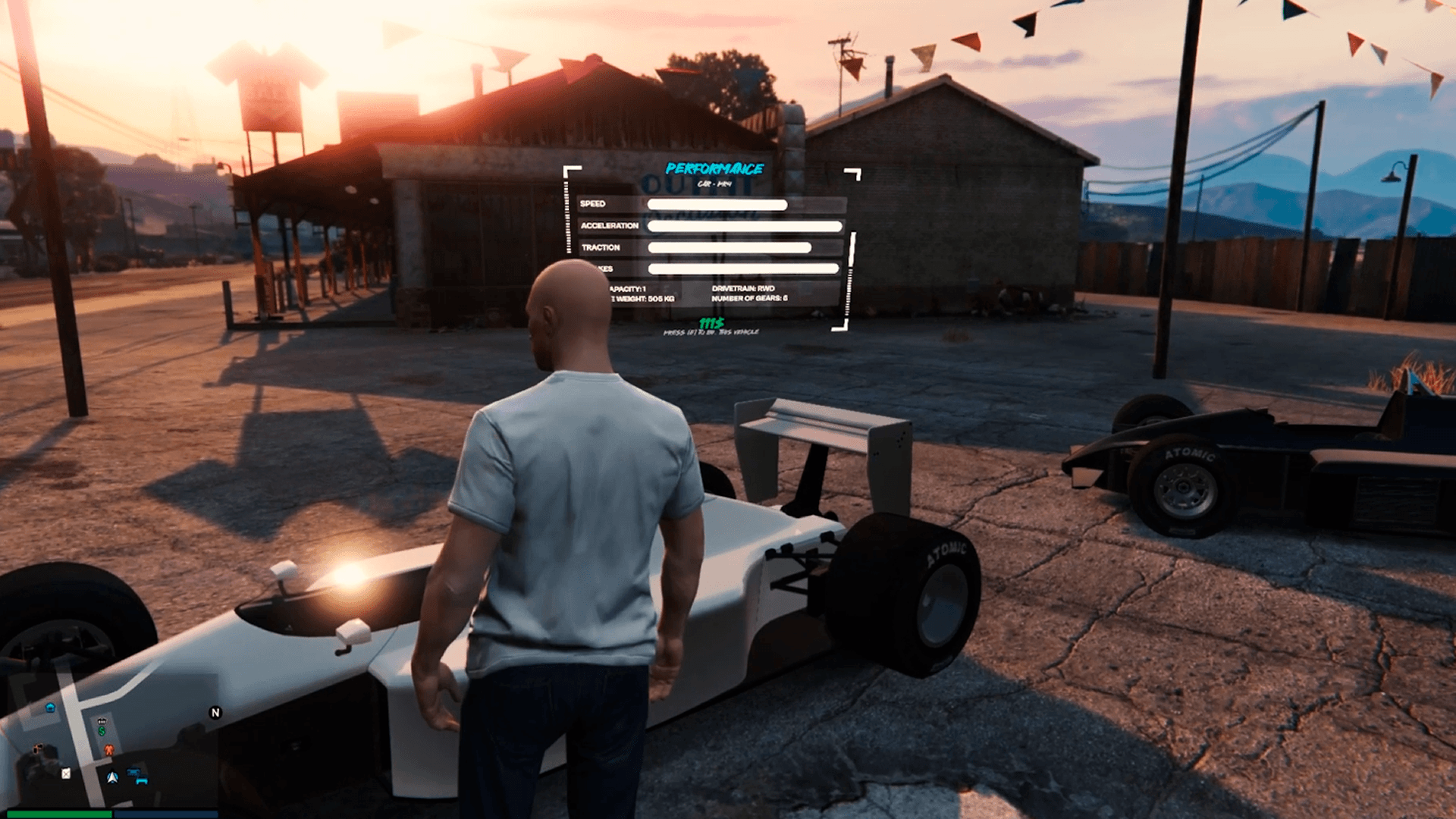Viewport: 1456px width, 819px height.
Task: Click the TRACTION performance bar
Action: [730, 247]
